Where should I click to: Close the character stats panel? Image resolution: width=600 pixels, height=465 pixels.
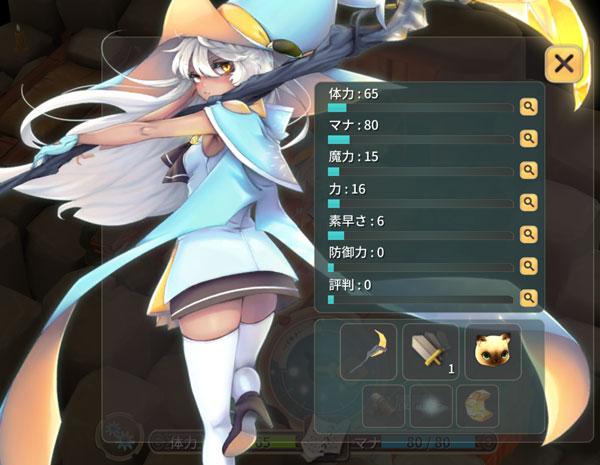tap(564, 65)
